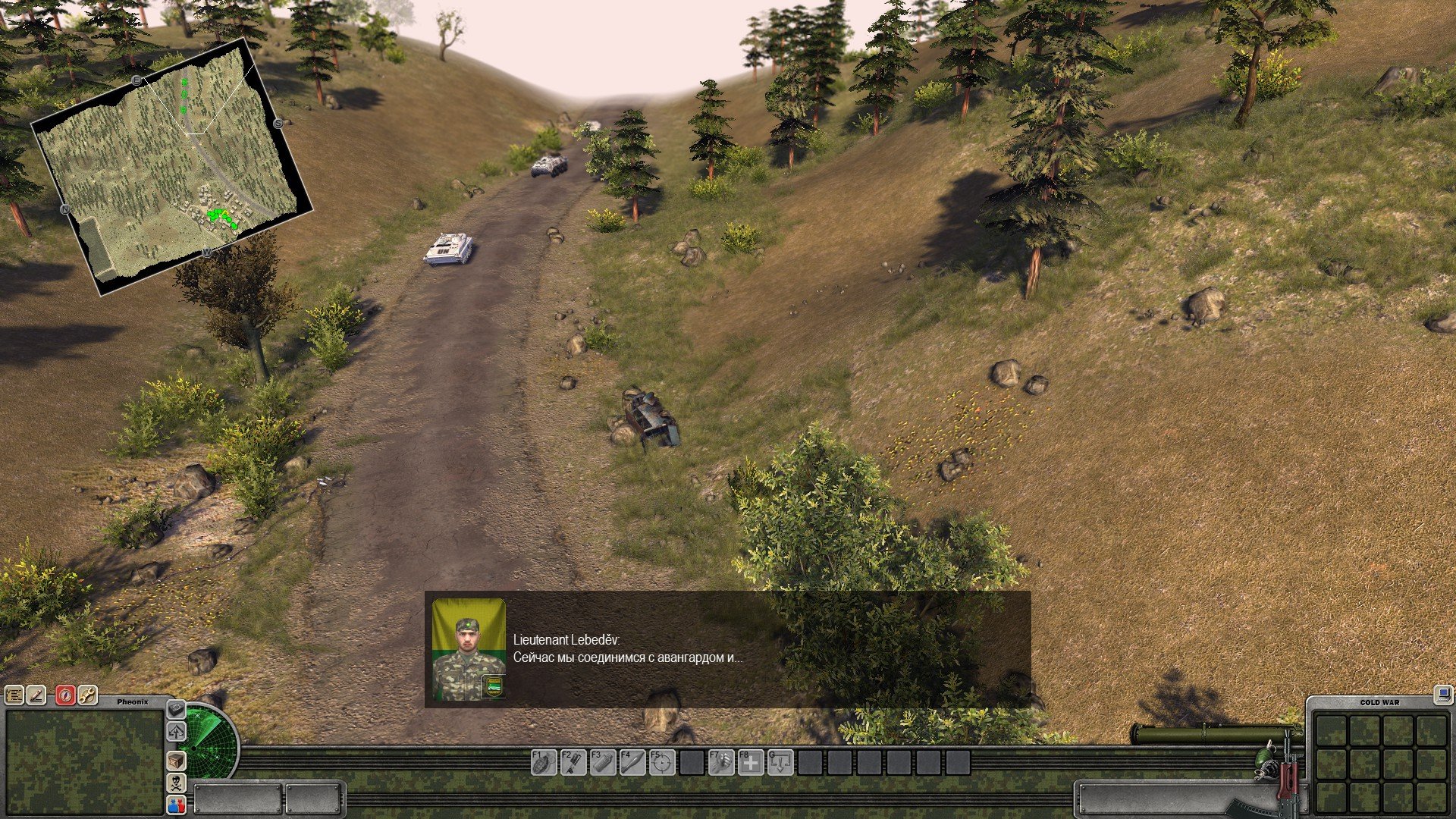Click the skull and crossbones button
1456x819 pixels.
tap(176, 783)
